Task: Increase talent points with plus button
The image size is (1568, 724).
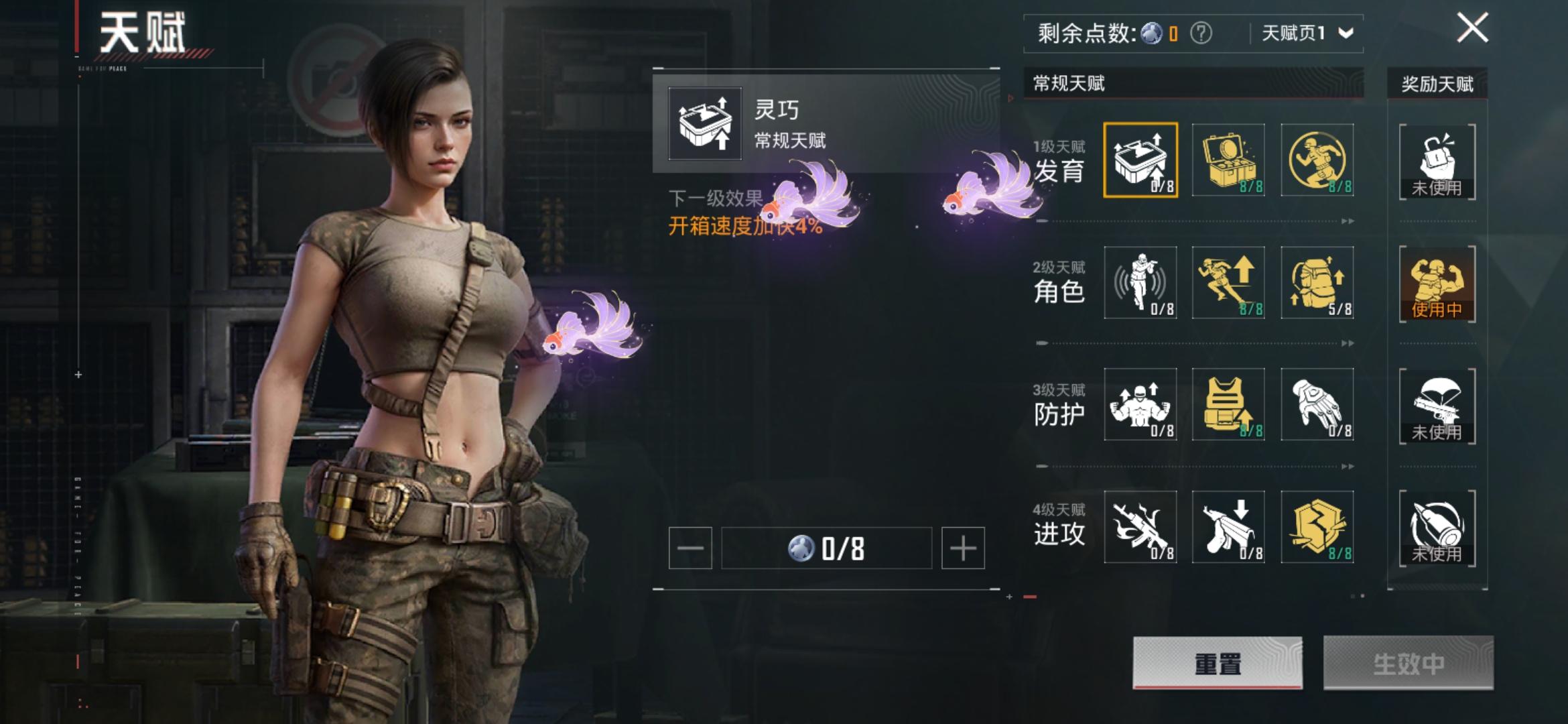Action: [x=962, y=548]
